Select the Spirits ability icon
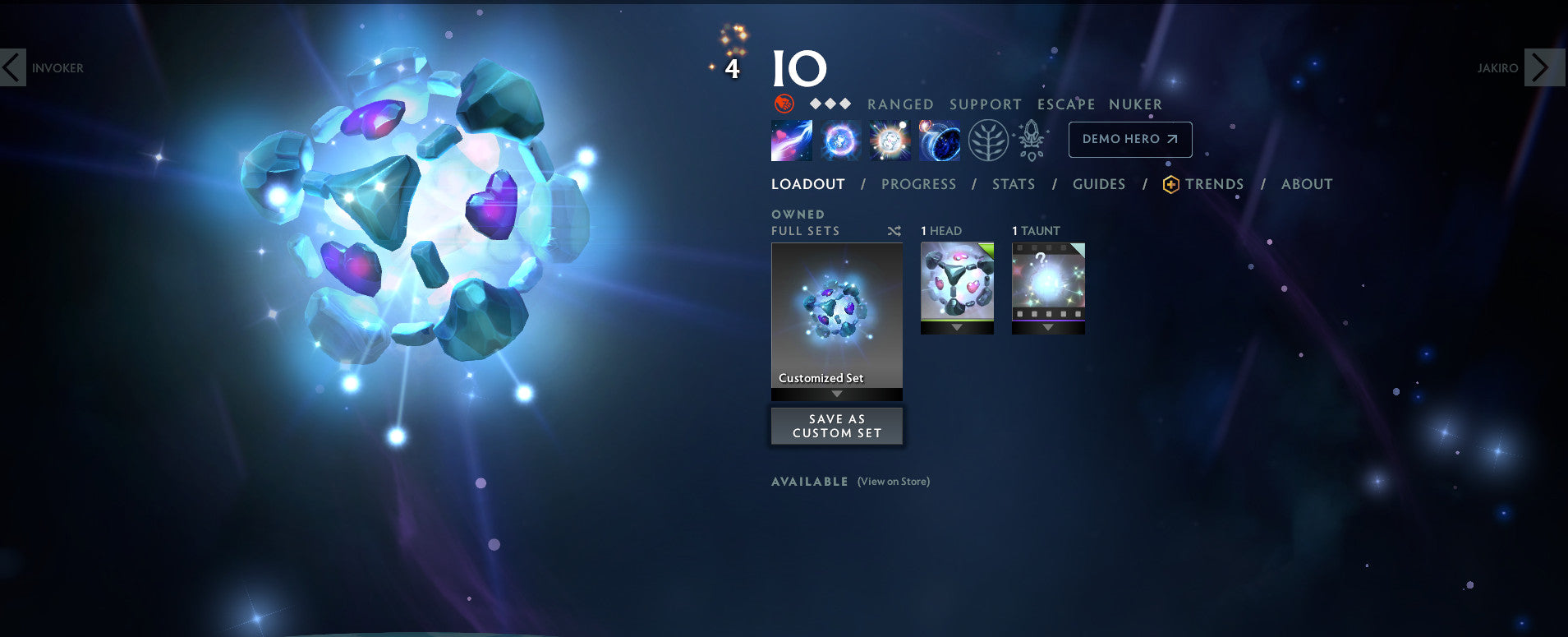Image resolution: width=1568 pixels, height=637 pixels. click(839, 140)
